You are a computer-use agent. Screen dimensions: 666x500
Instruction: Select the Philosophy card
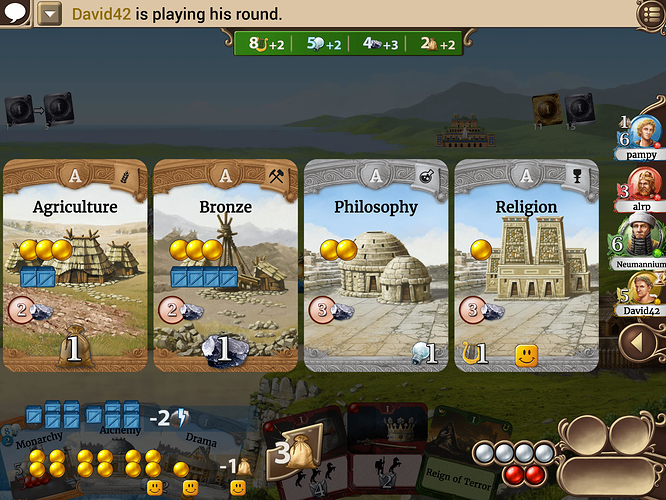coord(376,265)
